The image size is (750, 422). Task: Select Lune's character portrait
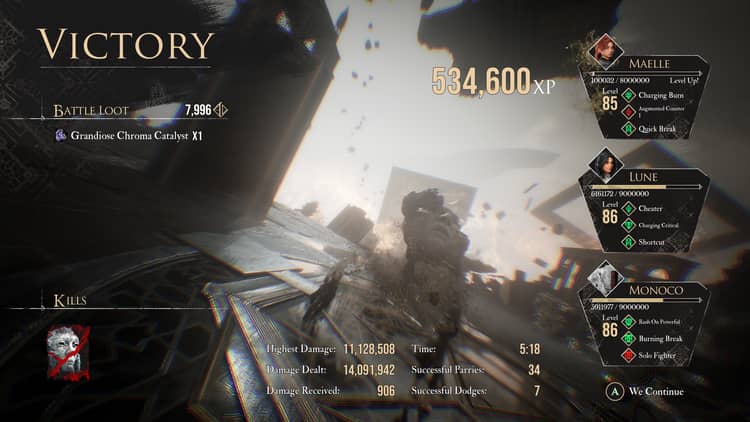pos(606,164)
